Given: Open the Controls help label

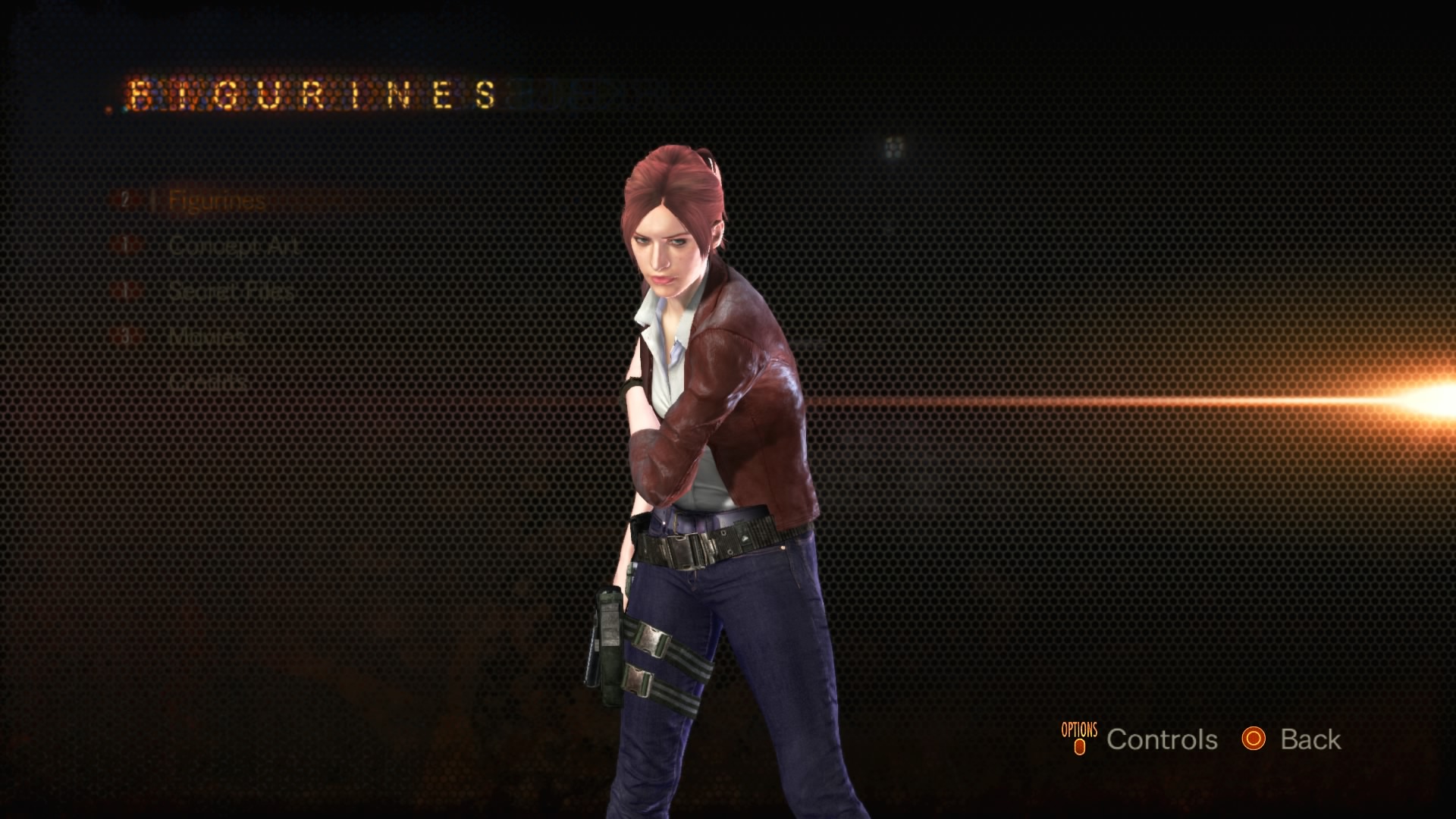Looking at the screenshot, I should 1161,739.
